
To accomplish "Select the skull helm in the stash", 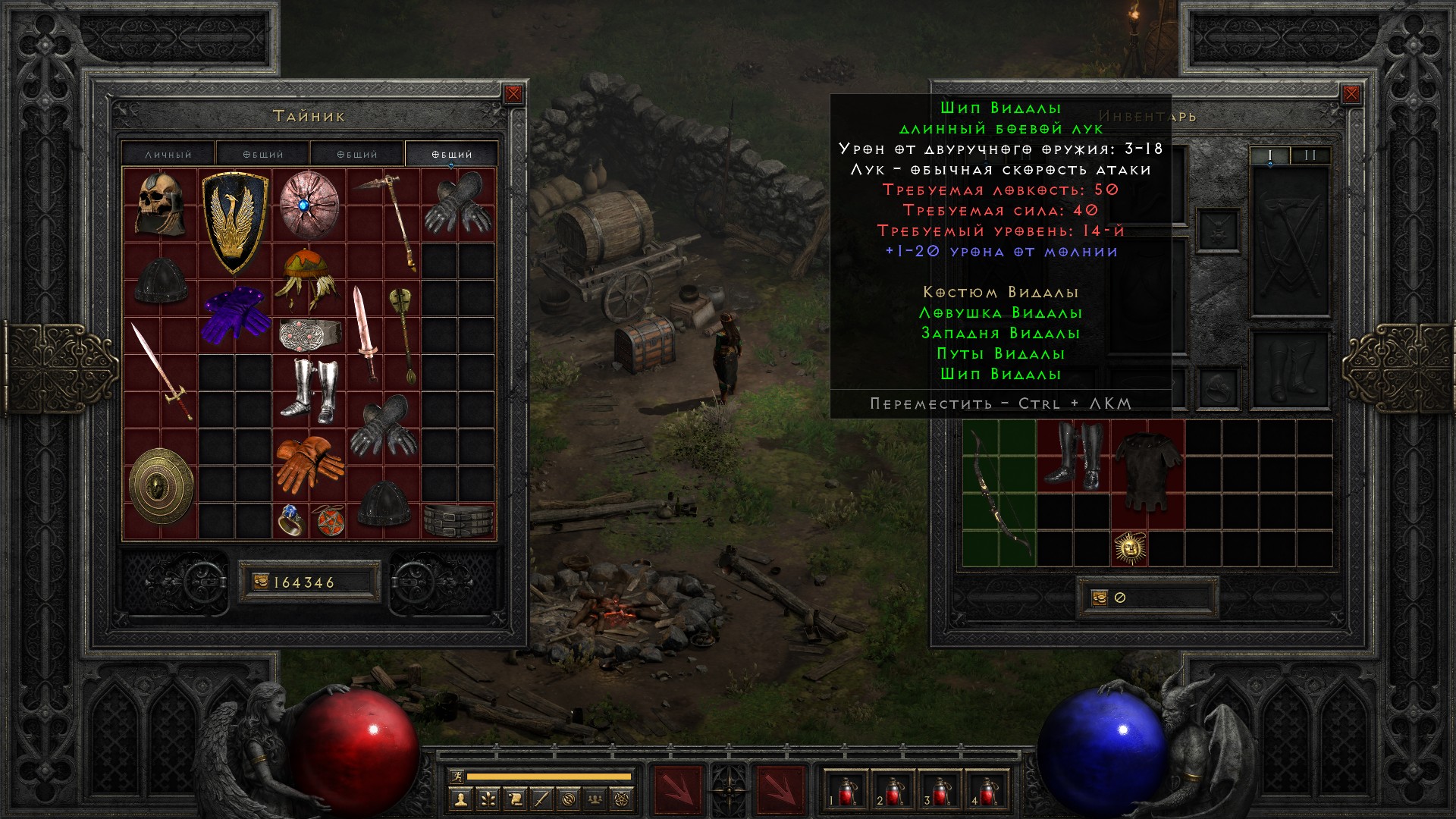I will 160,205.
